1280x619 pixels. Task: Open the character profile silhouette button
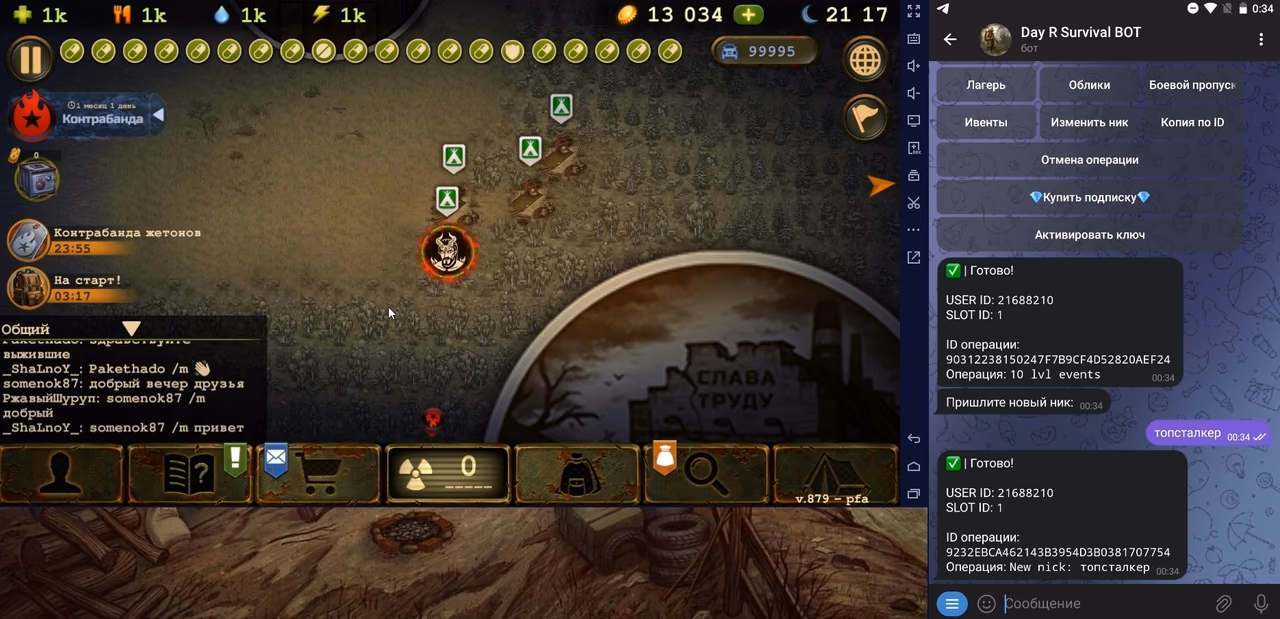tap(61, 474)
